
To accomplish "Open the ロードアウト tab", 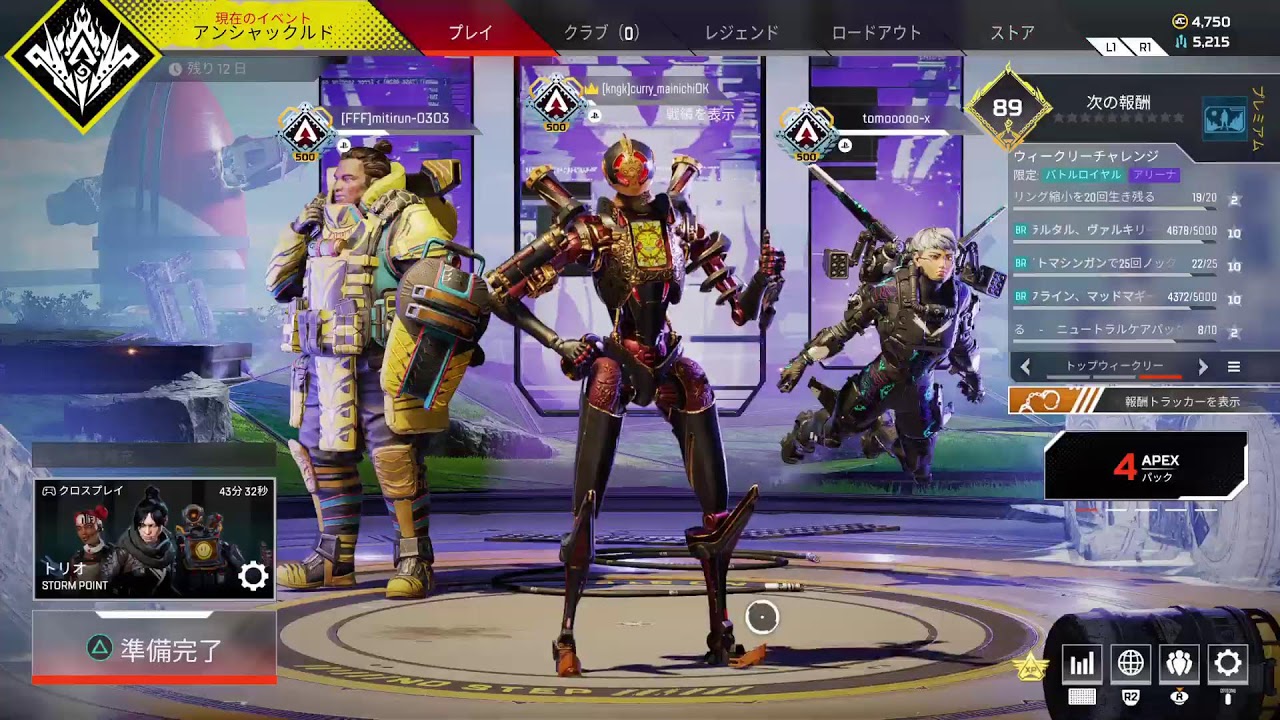I will tap(876, 32).
